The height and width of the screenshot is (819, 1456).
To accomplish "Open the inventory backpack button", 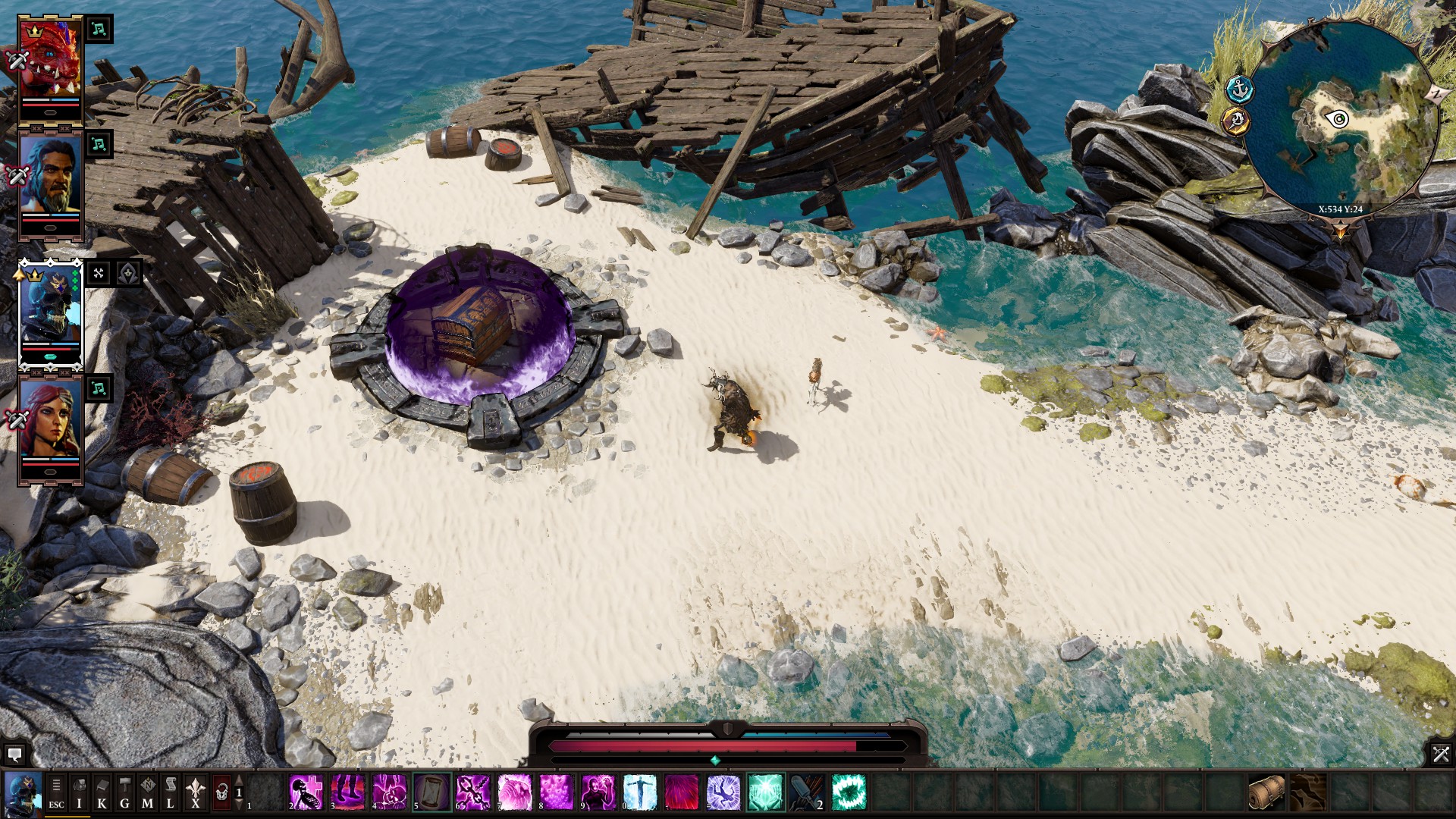I will 79,793.
